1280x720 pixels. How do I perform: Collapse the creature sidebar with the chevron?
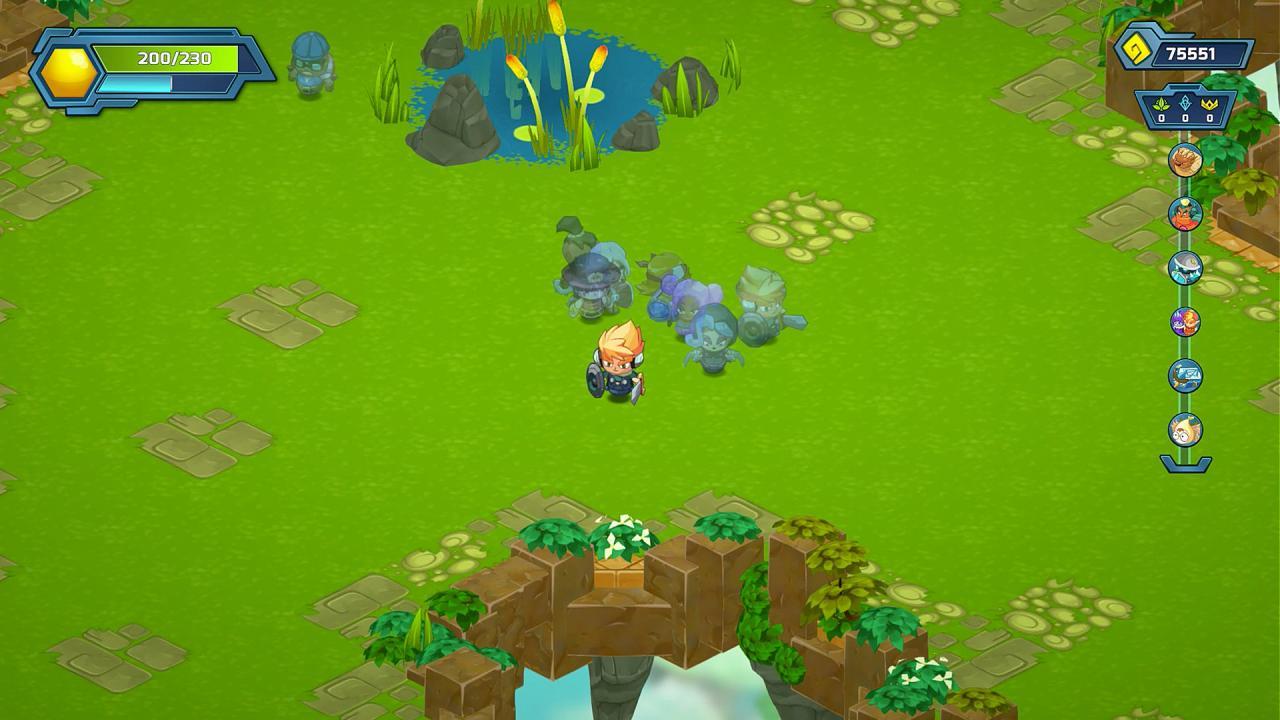click(x=1184, y=462)
